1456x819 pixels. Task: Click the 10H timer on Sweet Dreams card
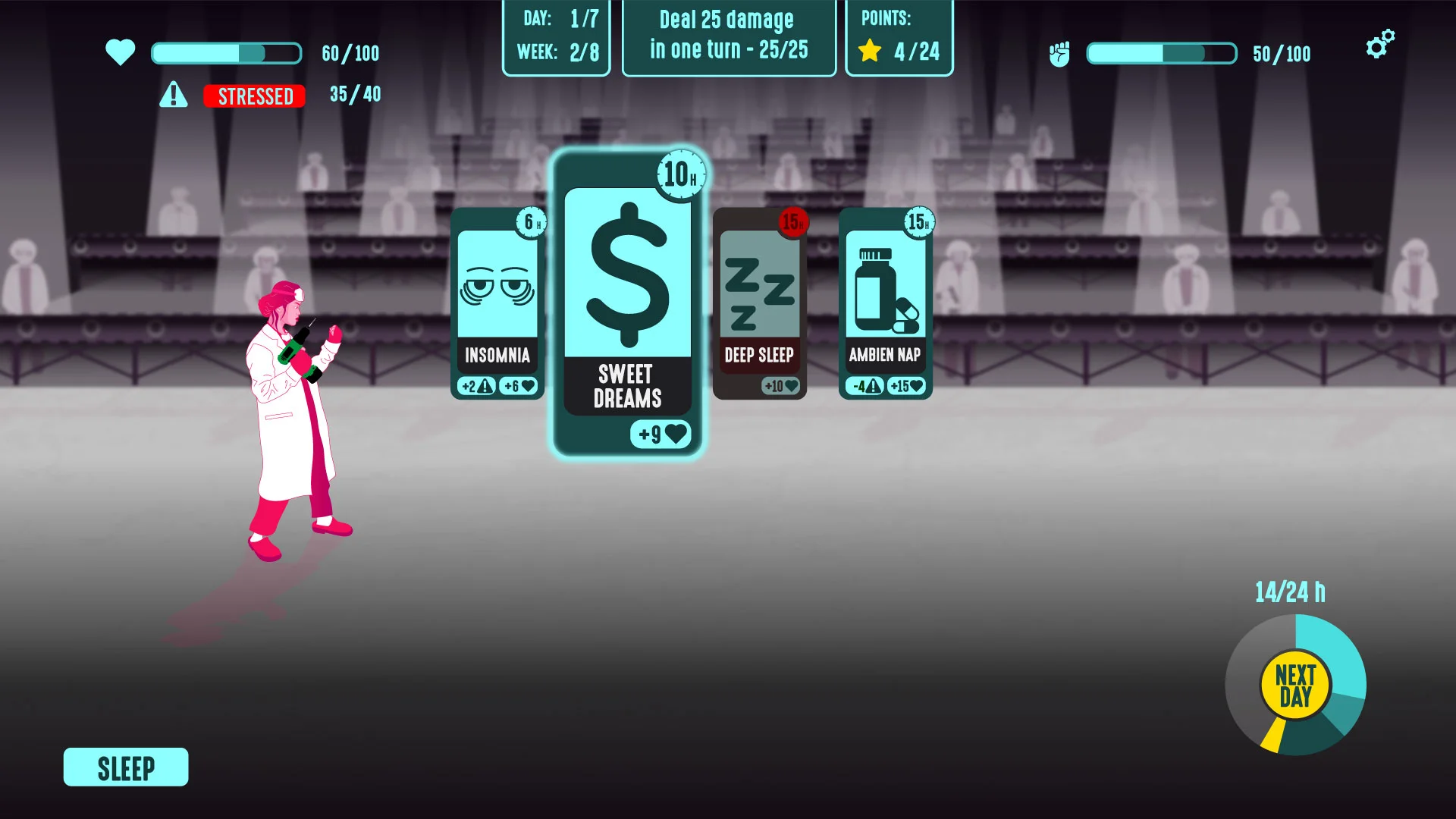pyautogui.click(x=681, y=174)
